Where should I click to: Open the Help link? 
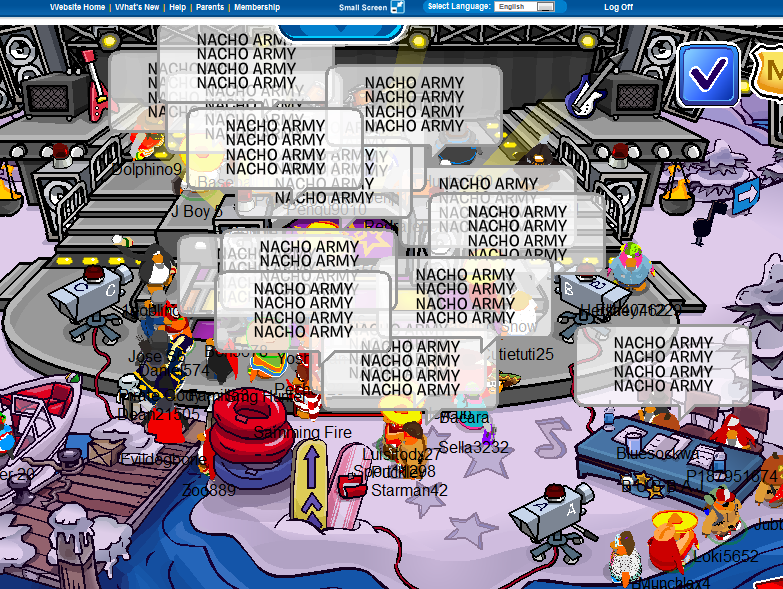(x=177, y=7)
